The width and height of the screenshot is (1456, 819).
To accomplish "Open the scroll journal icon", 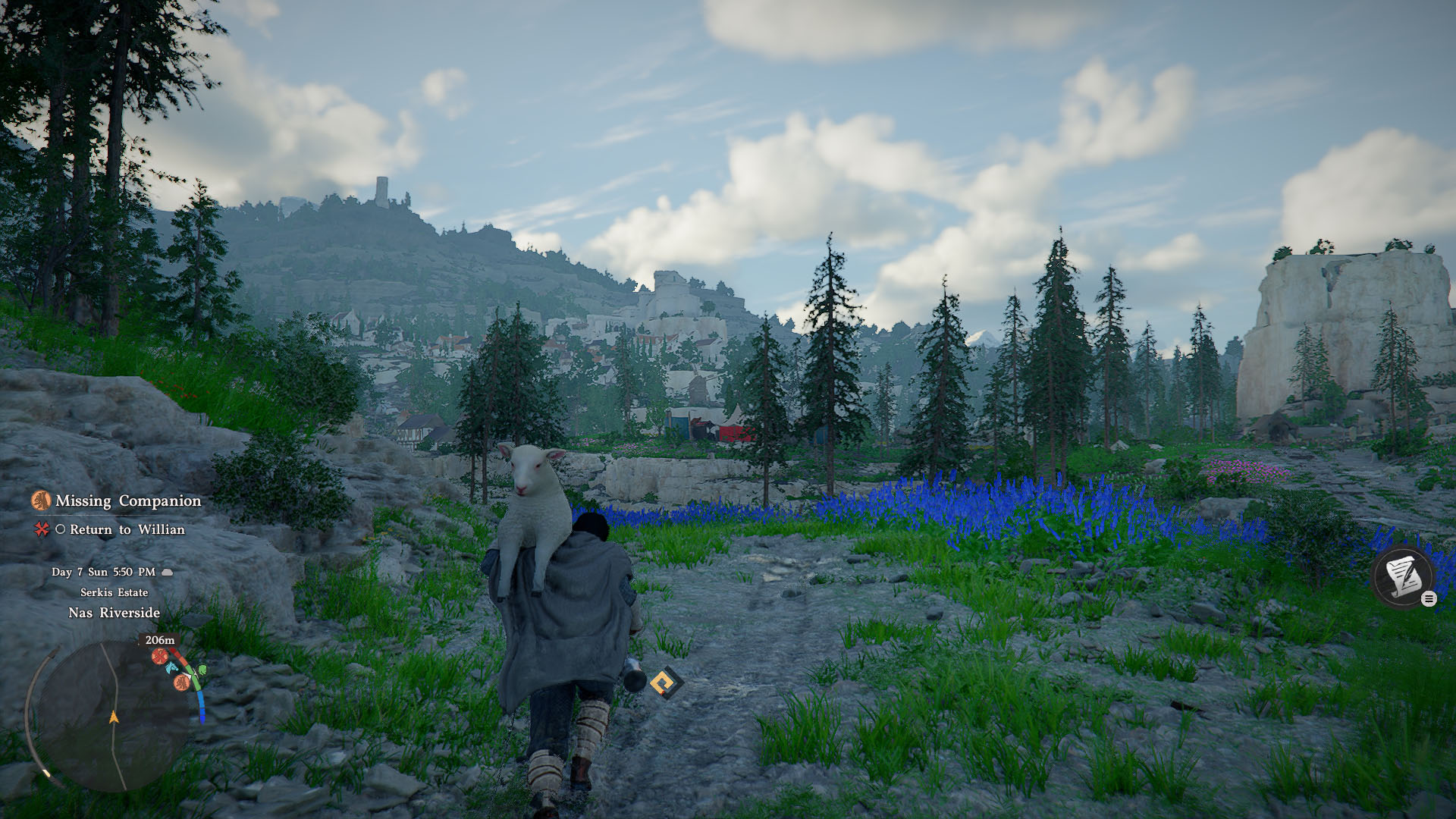I will click(1402, 577).
